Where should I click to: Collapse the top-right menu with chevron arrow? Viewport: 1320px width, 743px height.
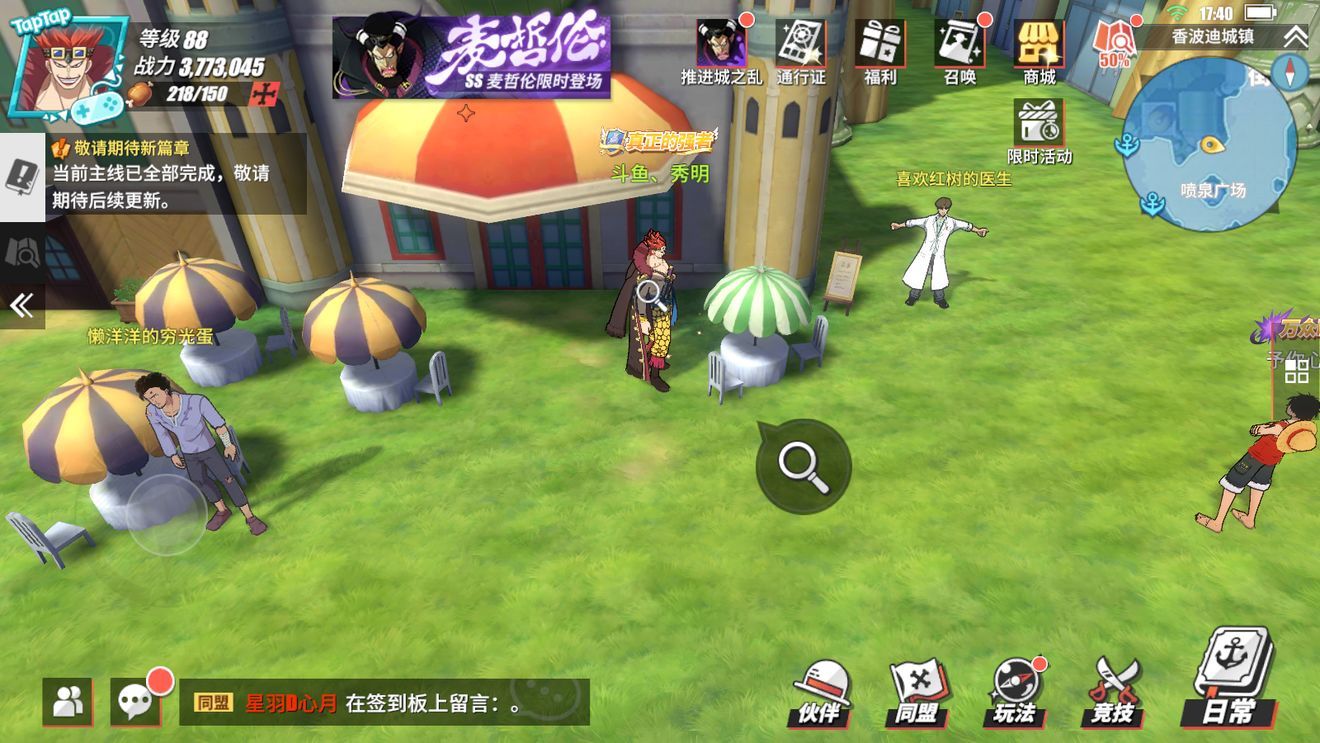pos(1295,37)
